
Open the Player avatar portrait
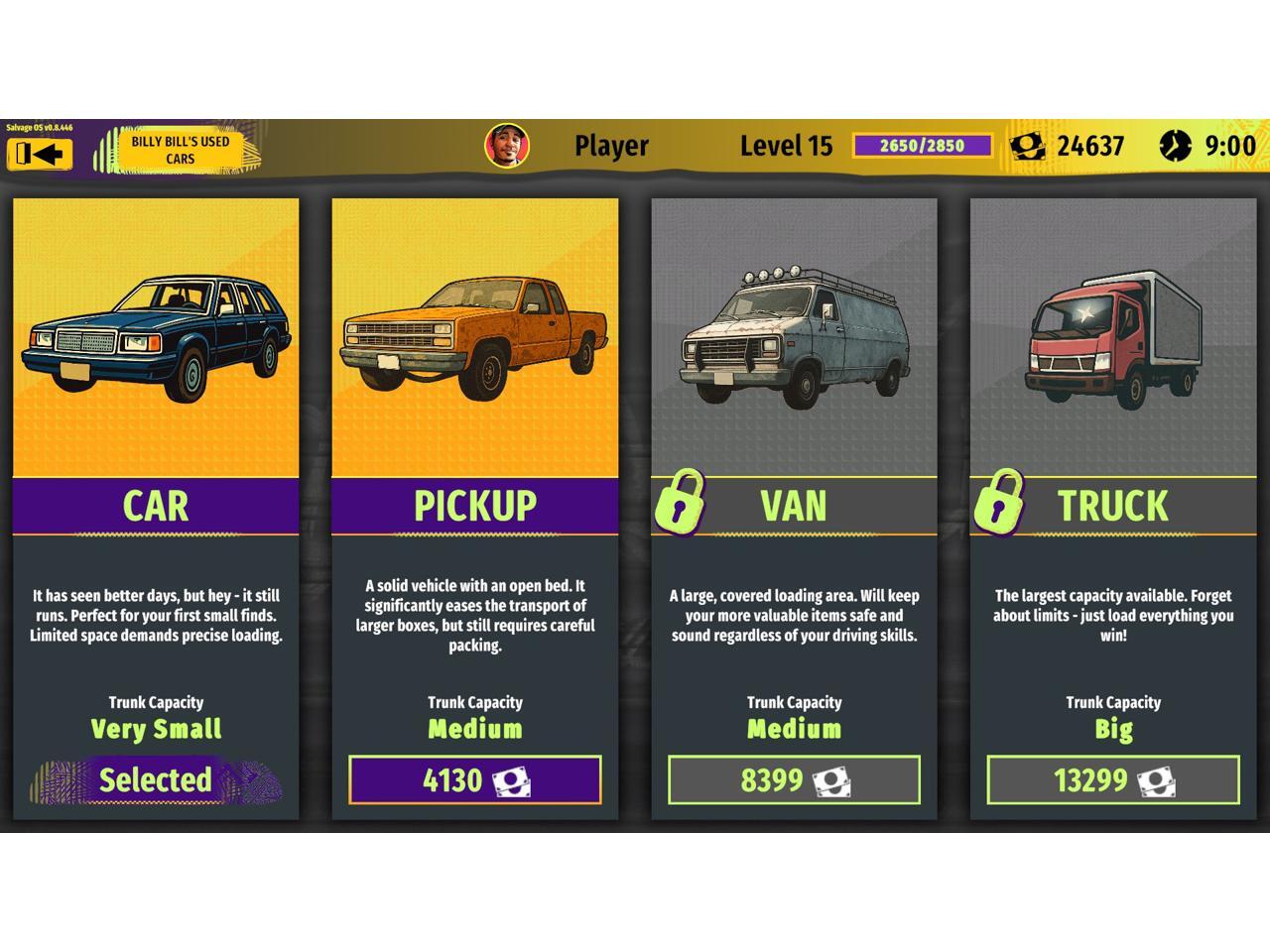pos(507,146)
